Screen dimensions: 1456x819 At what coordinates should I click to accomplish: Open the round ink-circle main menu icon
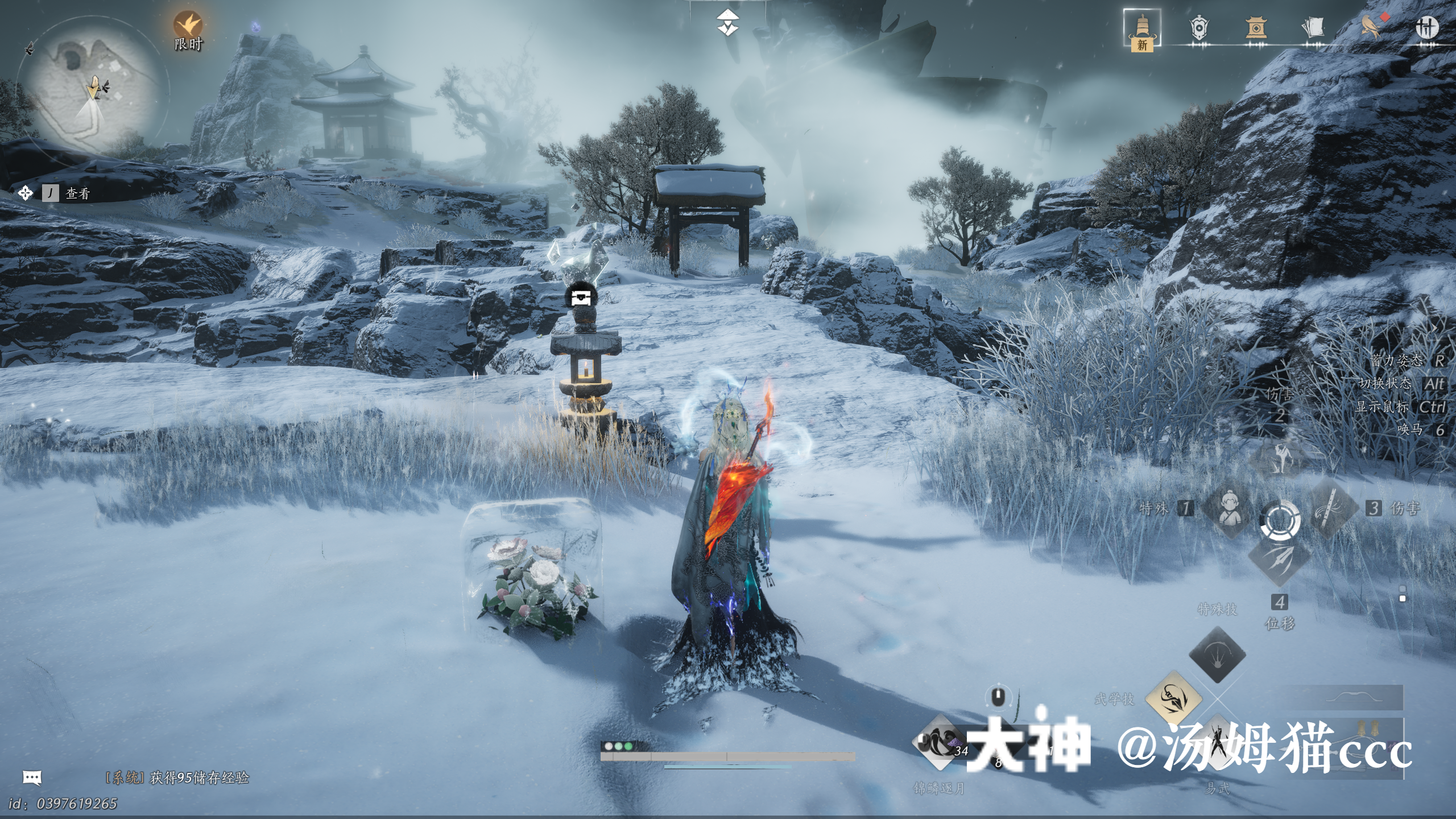1426,27
